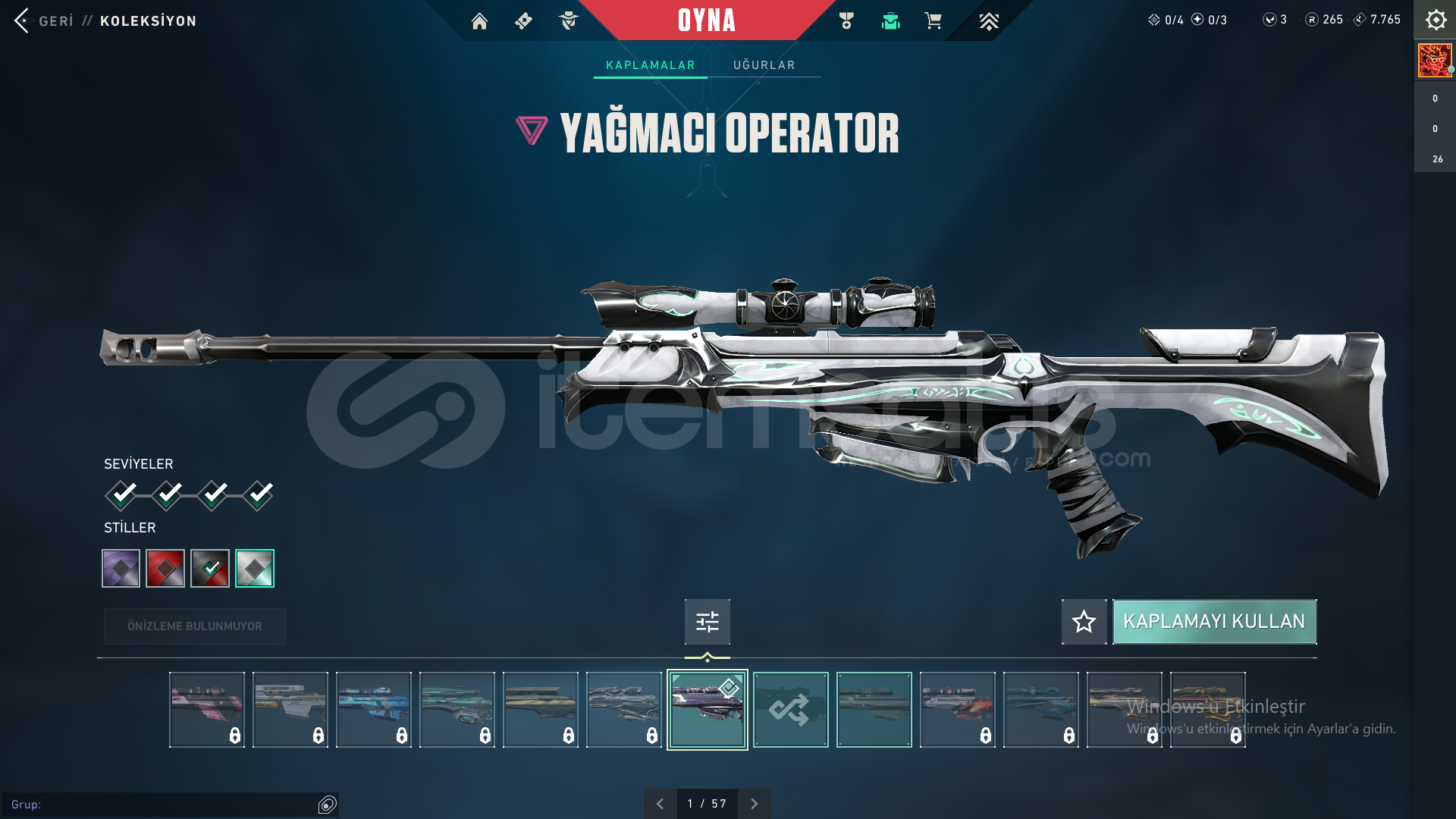
Task: Select the white-teal style variant swatch
Action: point(255,568)
